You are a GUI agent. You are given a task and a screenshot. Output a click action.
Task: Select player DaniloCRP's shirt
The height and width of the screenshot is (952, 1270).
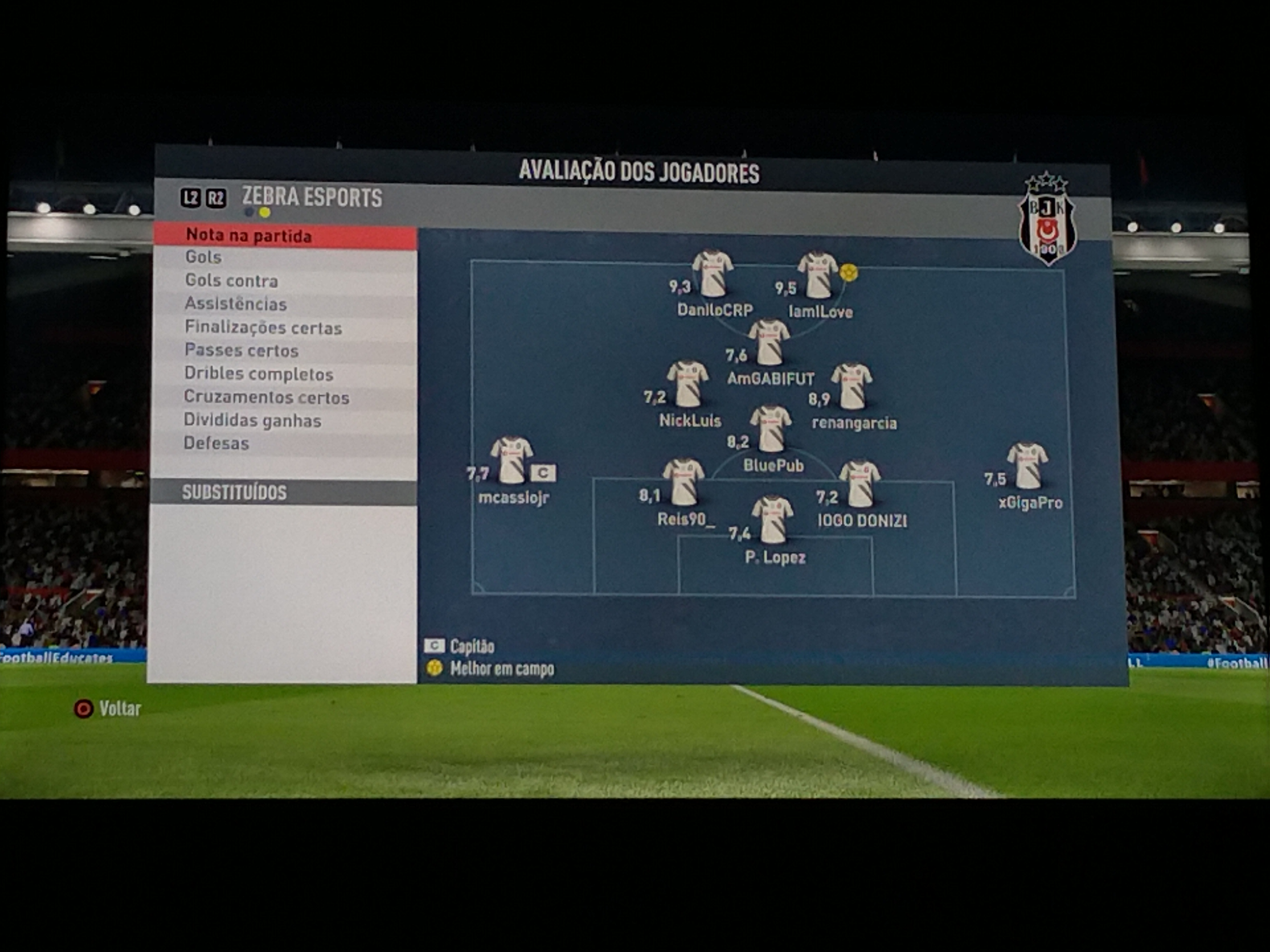pos(712,274)
